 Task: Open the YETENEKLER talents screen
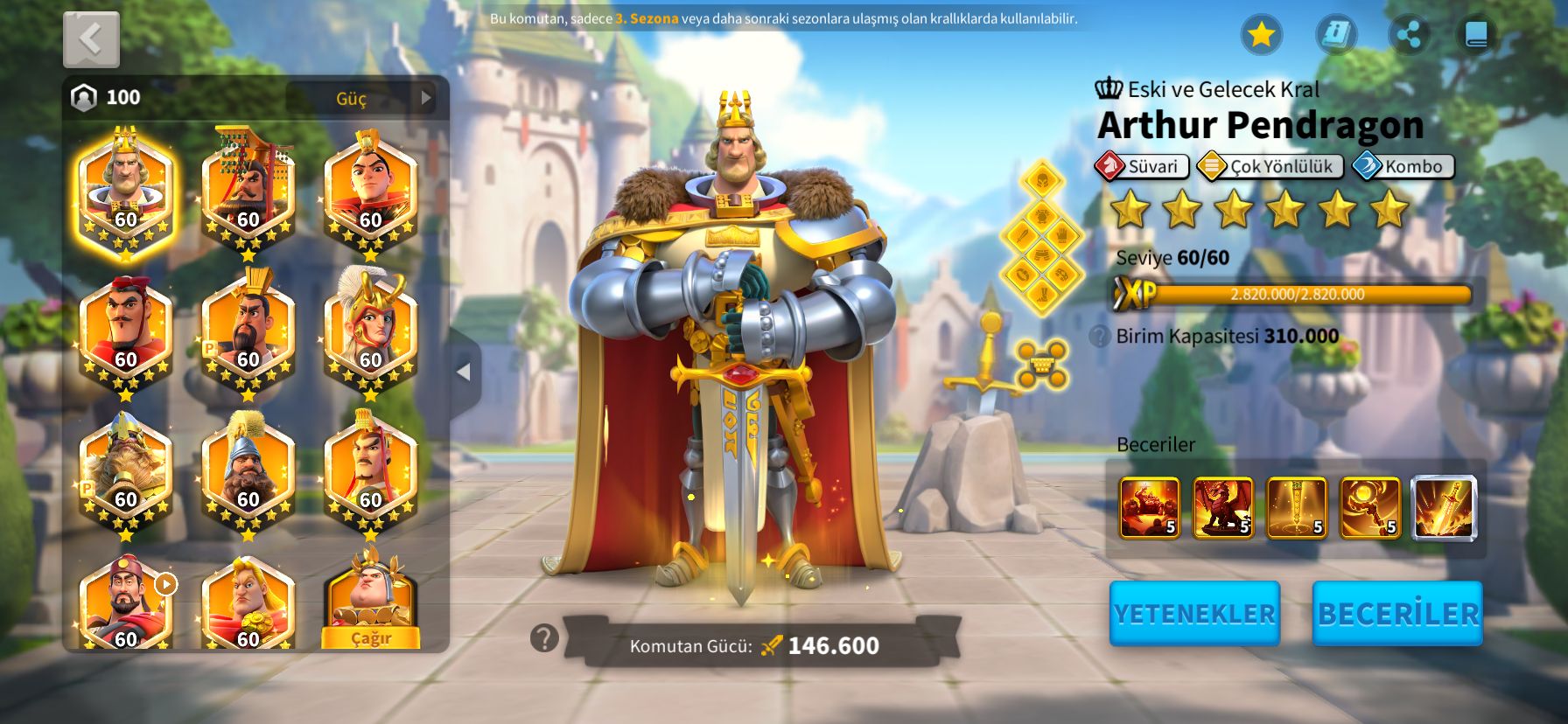coord(1194,614)
